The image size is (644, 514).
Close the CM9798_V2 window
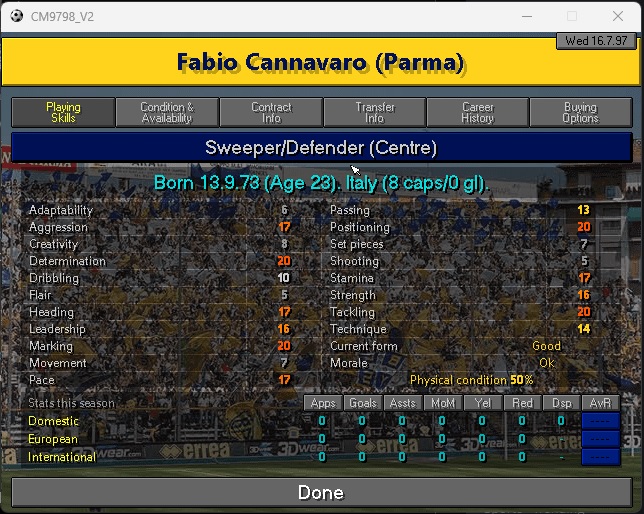click(x=619, y=16)
